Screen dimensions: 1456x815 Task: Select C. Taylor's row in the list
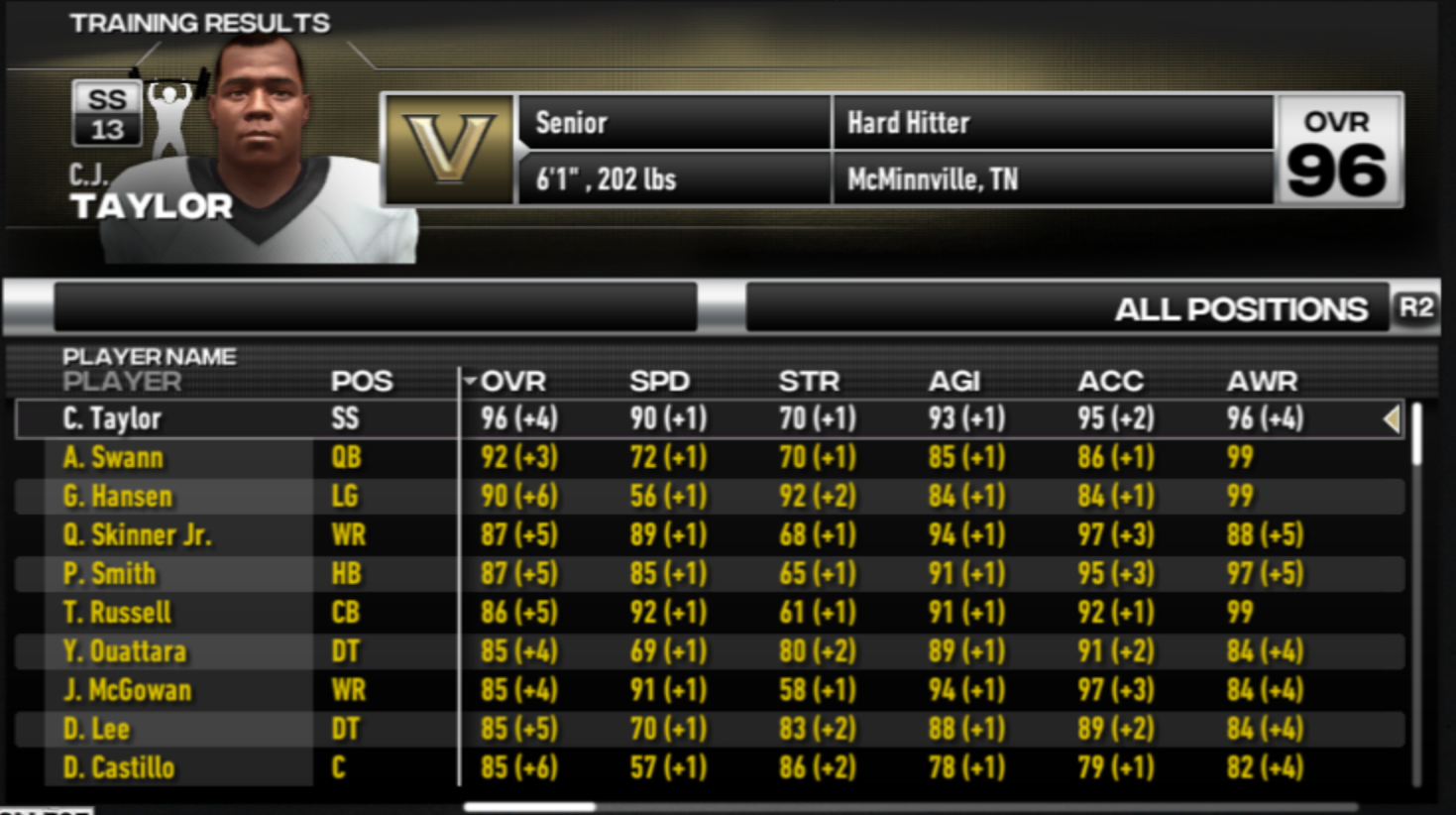click(x=112, y=418)
